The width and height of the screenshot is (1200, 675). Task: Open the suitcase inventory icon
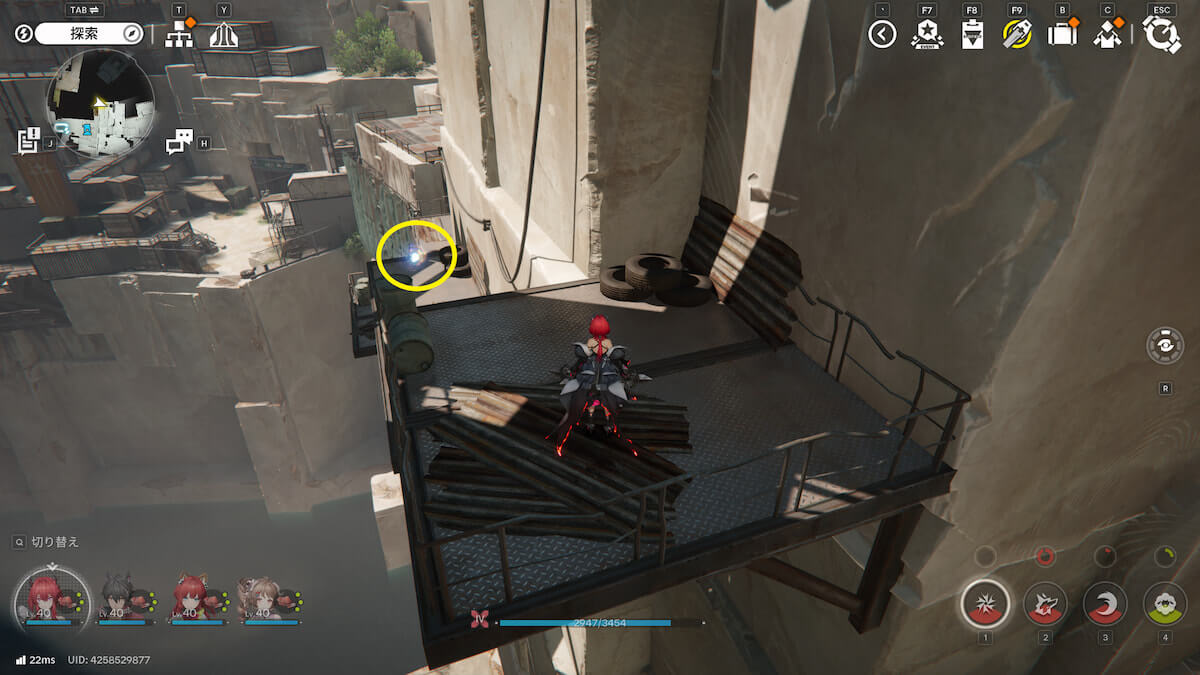pyautogui.click(x=1062, y=35)
